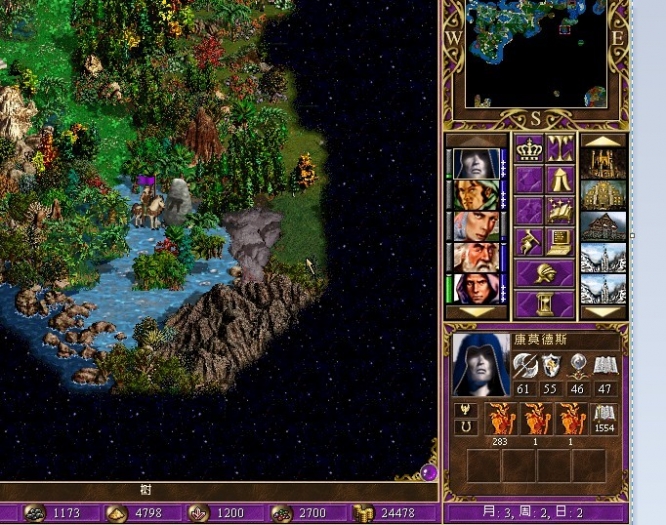Click the sleep hero tent button

(x=559, y=179)
